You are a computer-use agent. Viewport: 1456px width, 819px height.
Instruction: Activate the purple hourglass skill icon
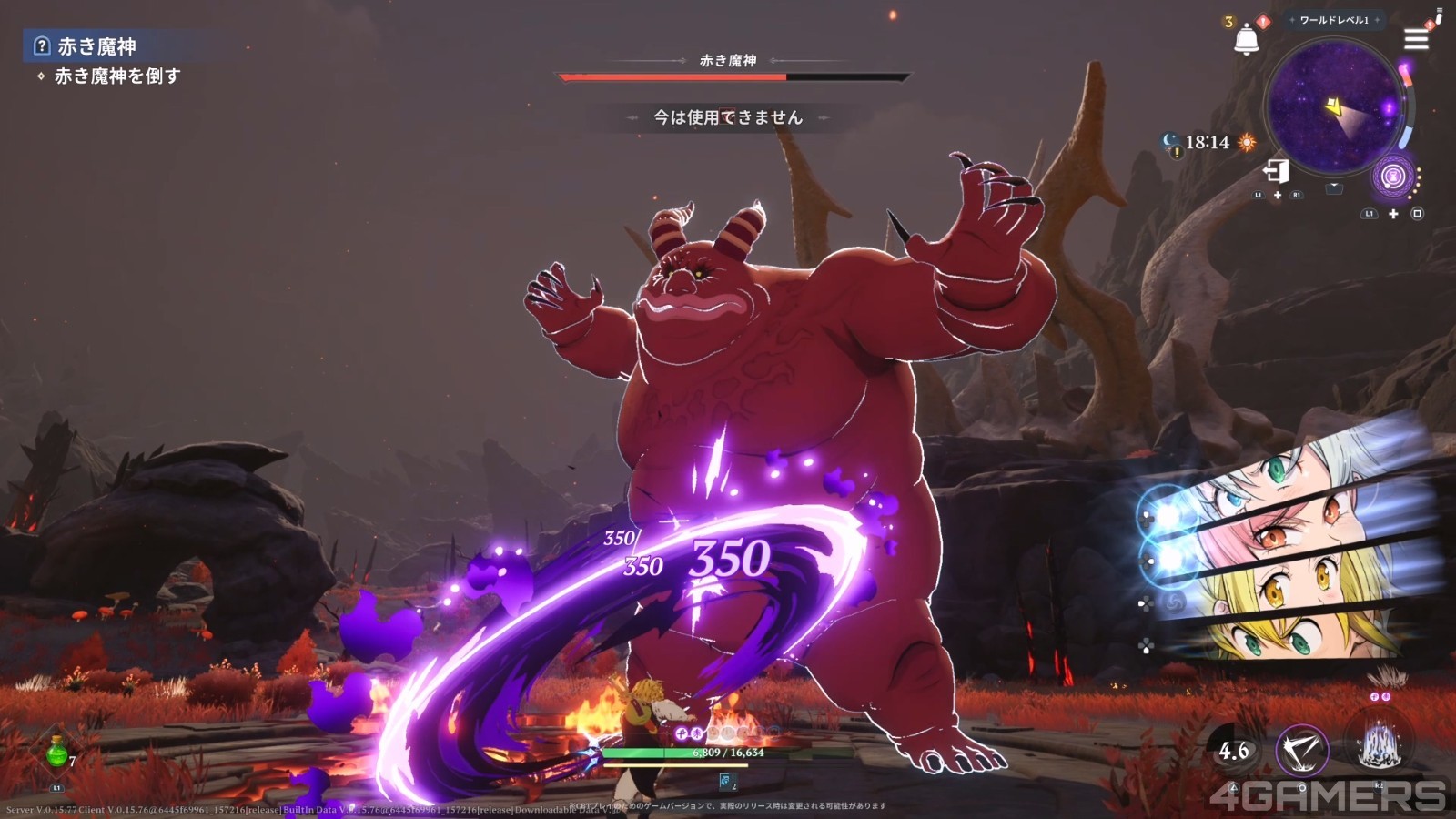[x=1393, y=176]
